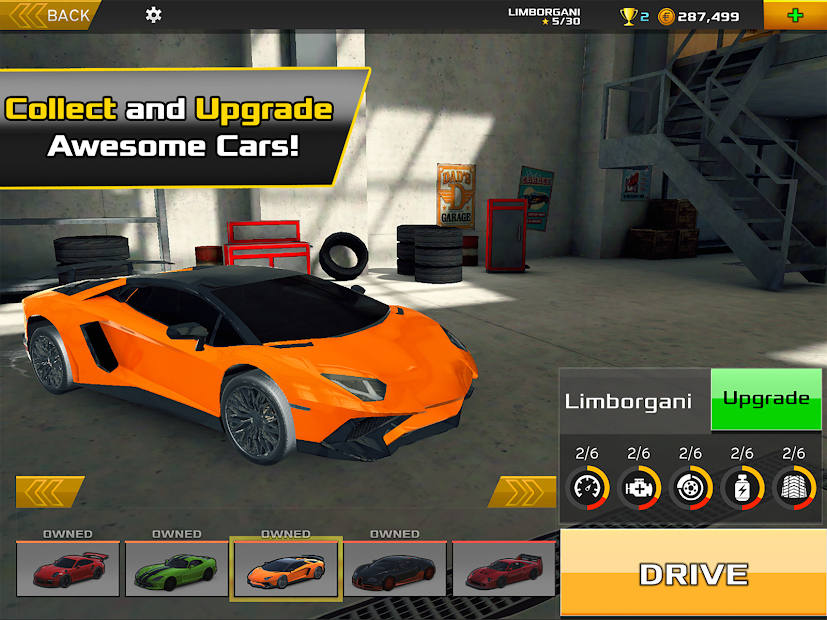Select the speedometer upgrade stat icon

pyautogui.click(x=587, y=487)
